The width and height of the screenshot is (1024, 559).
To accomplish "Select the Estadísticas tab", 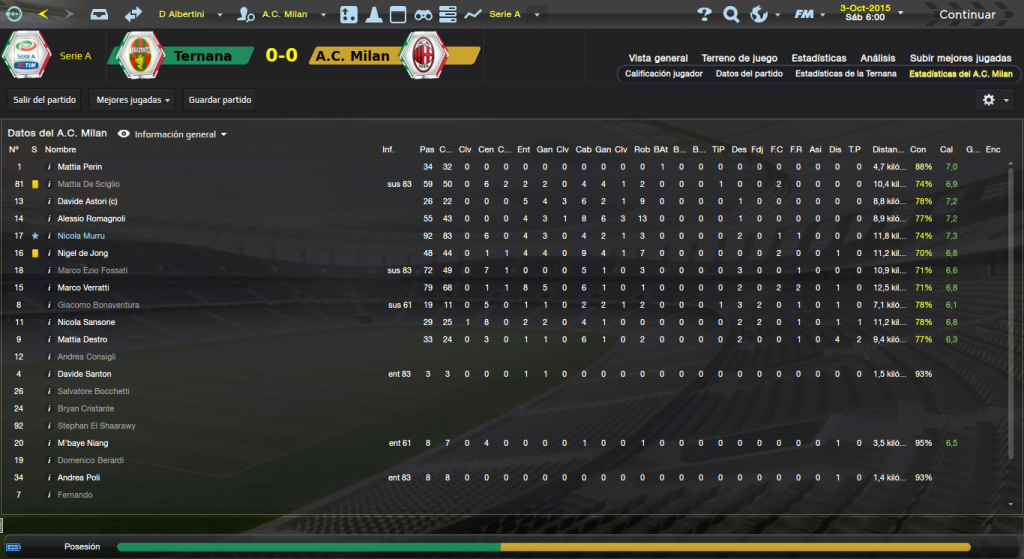I will pos(818,58).
